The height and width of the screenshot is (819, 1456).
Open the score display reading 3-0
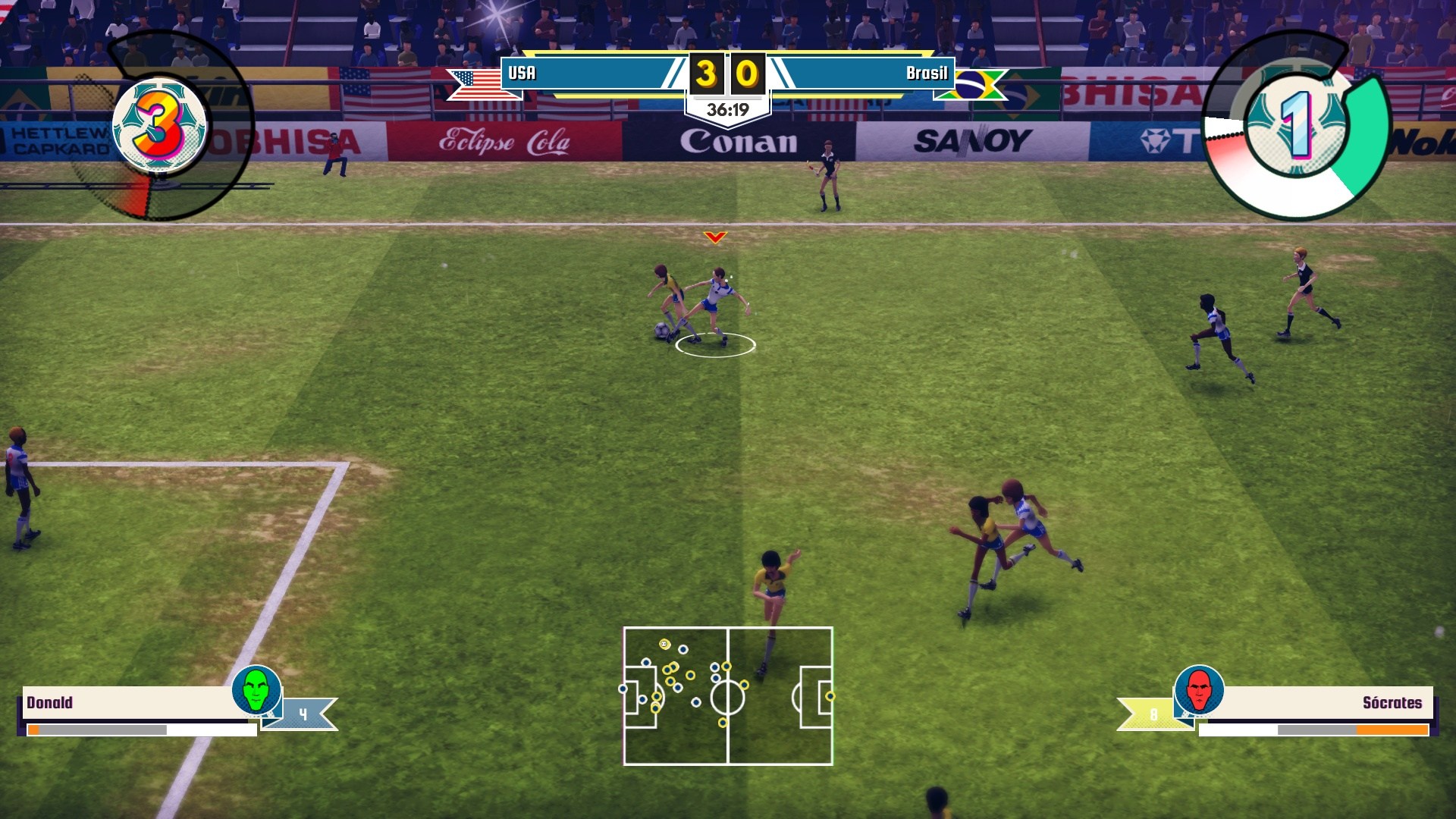tap(728, 74)
